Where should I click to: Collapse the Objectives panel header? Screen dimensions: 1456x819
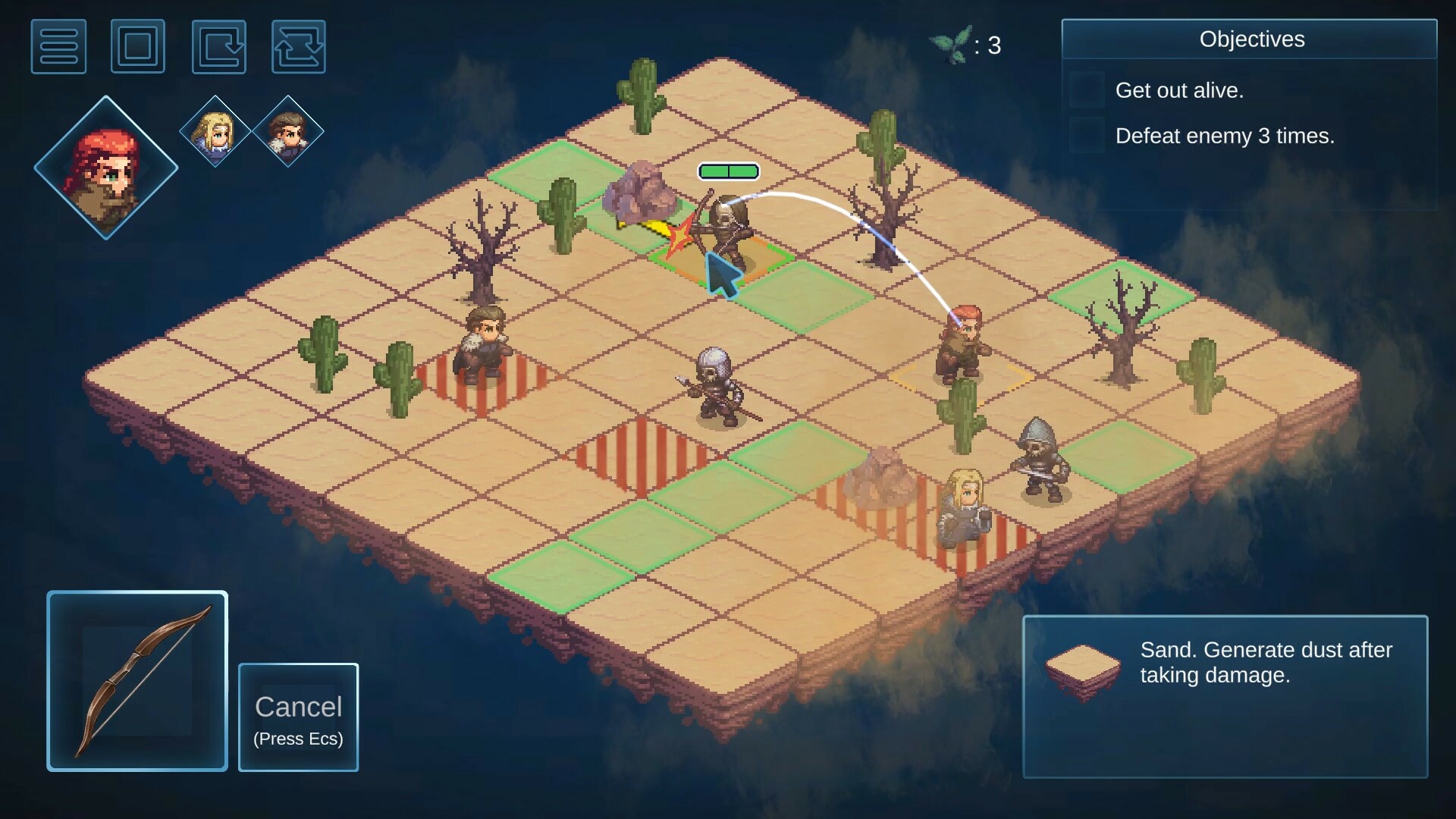[1251, 39]
